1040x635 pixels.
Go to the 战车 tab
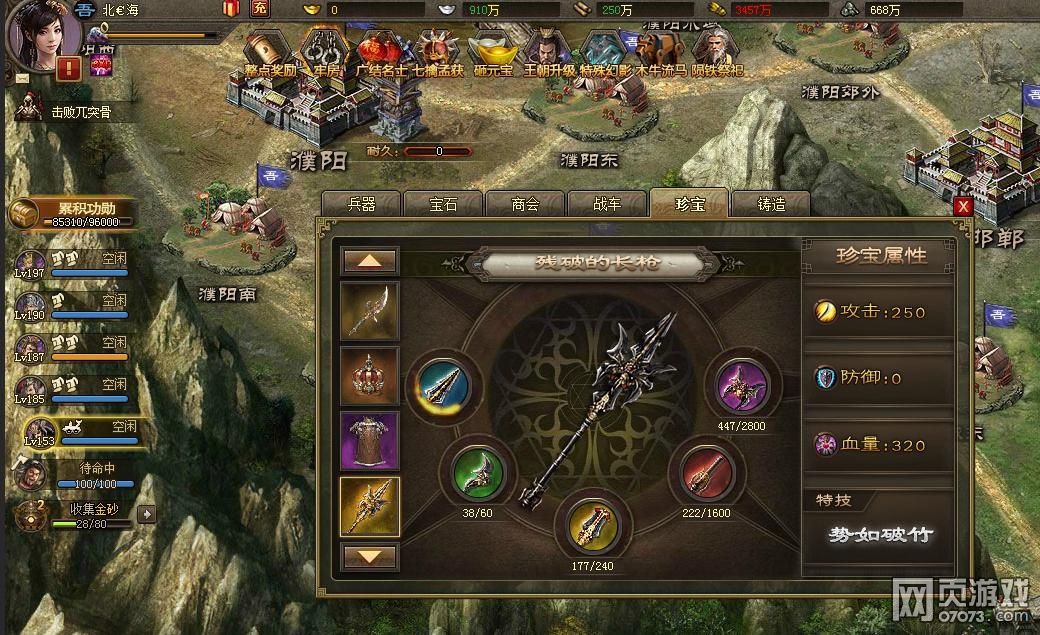coord(607,204)
